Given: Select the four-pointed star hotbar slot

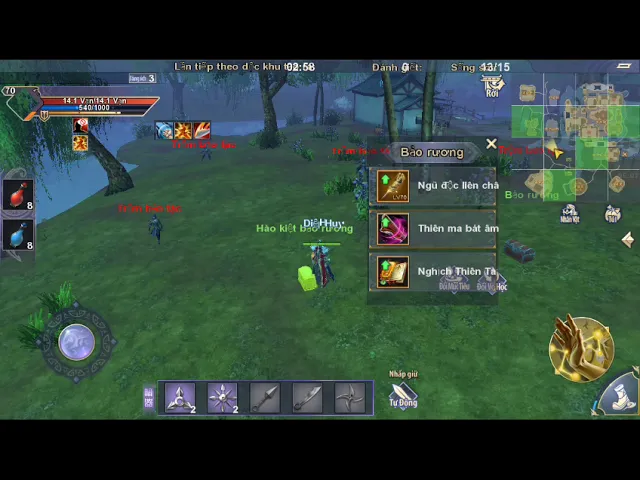Looking at the screenshot, I should [x=222, y=397].
